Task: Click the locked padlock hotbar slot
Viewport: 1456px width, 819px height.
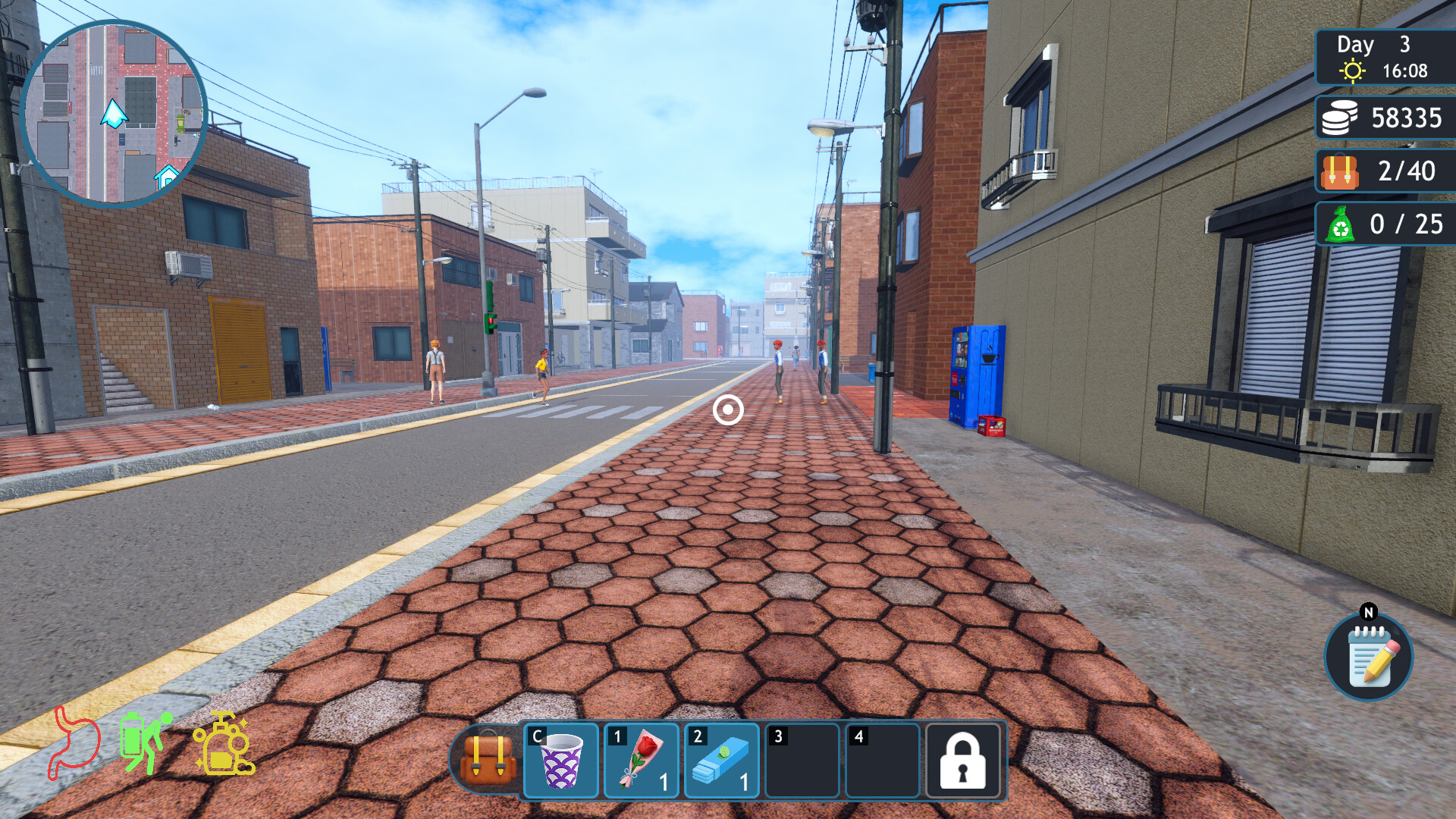Action: (962, 761)
